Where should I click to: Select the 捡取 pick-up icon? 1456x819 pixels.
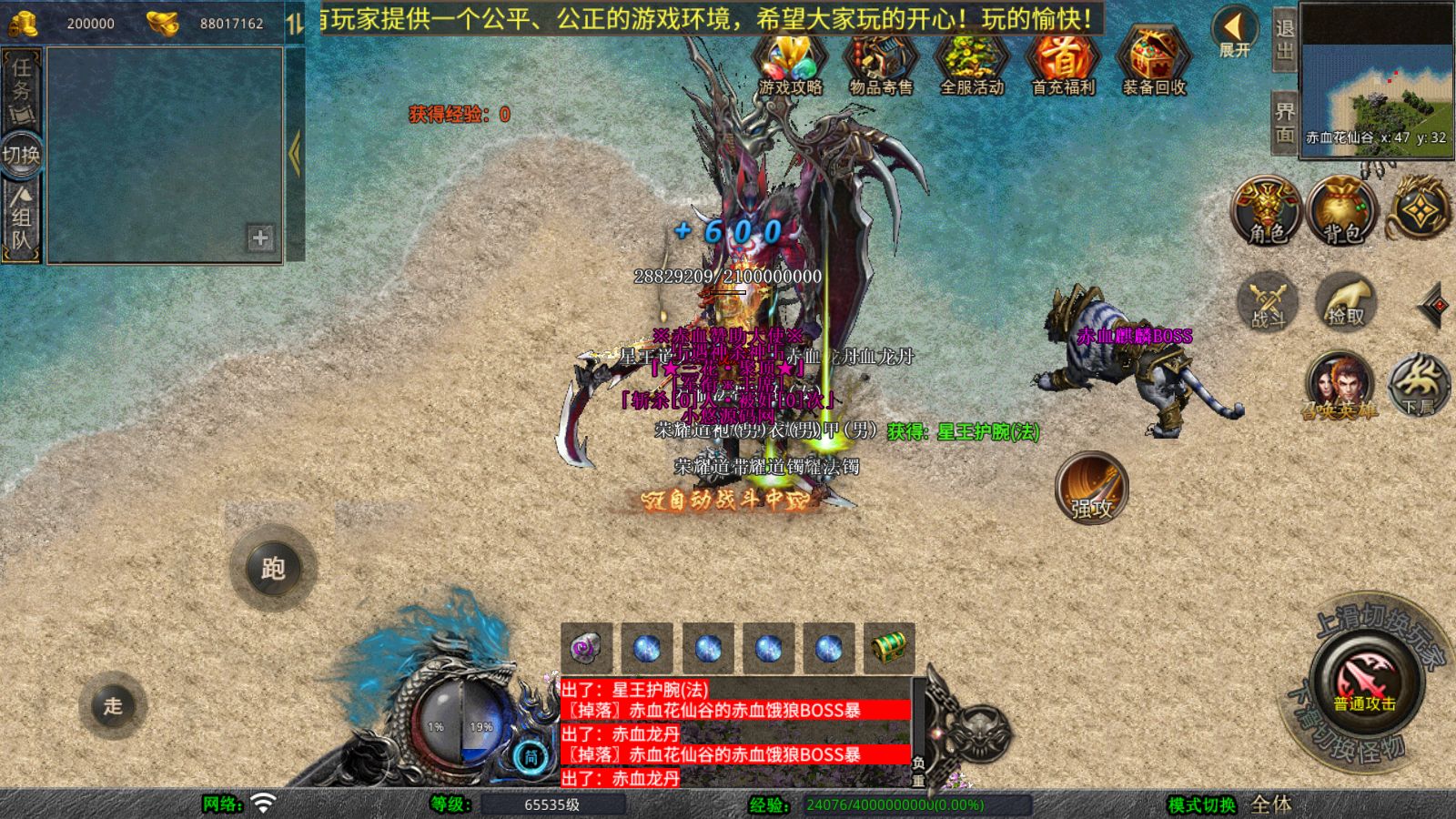click(1347, 303)
